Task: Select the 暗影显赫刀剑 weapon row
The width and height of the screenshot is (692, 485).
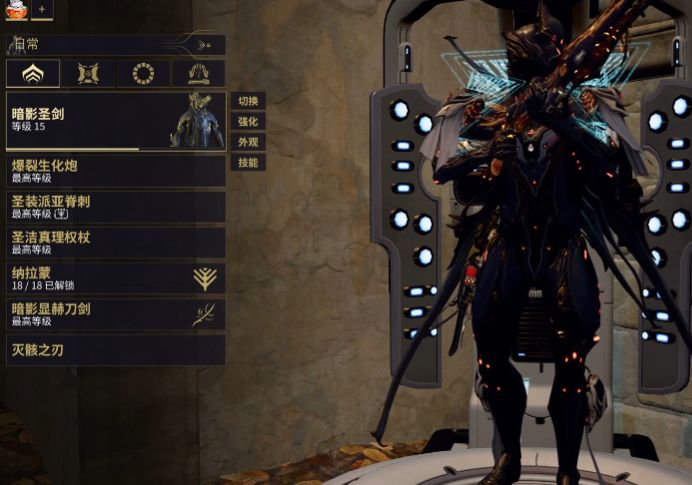Action: (x=115, y=314)
